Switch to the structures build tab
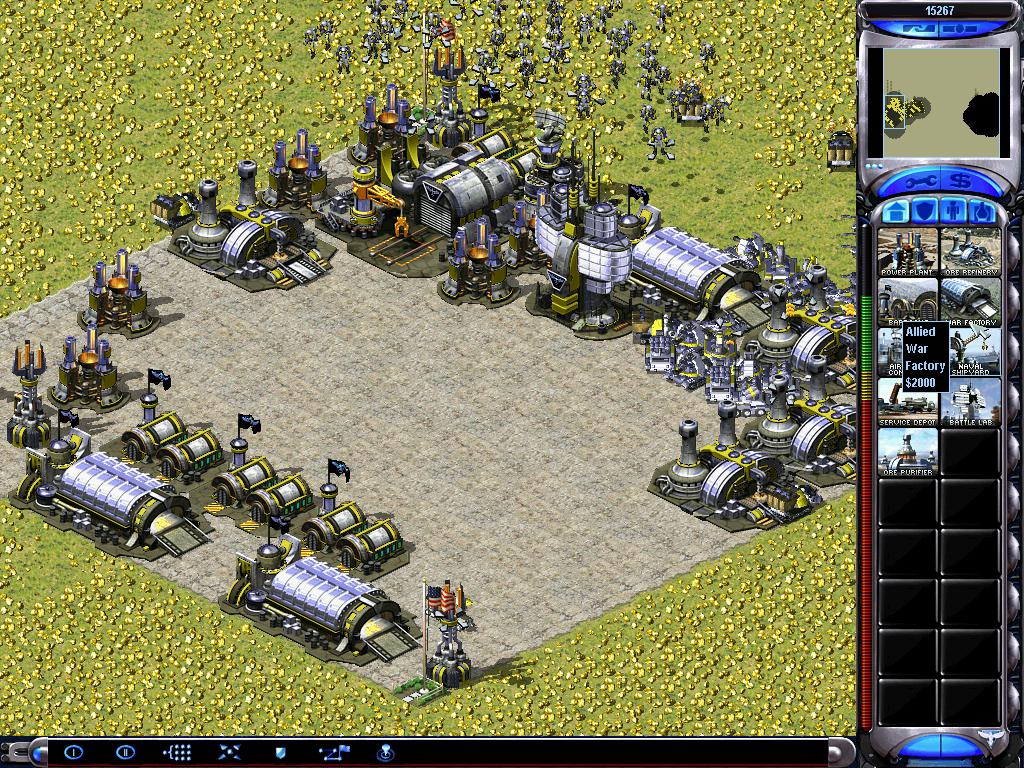Image resolution: width=1024 pixels, height=768 pixels. [x=896, y=212]
